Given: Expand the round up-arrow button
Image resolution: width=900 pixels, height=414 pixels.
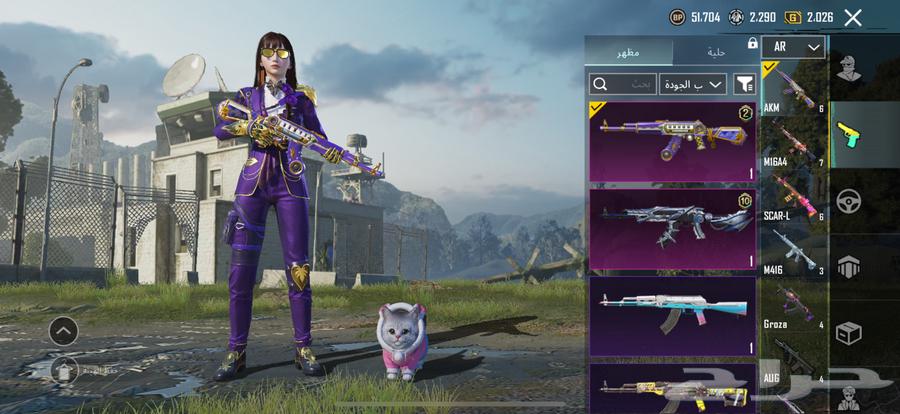Looking at the screenshot, I should [63, 330].
